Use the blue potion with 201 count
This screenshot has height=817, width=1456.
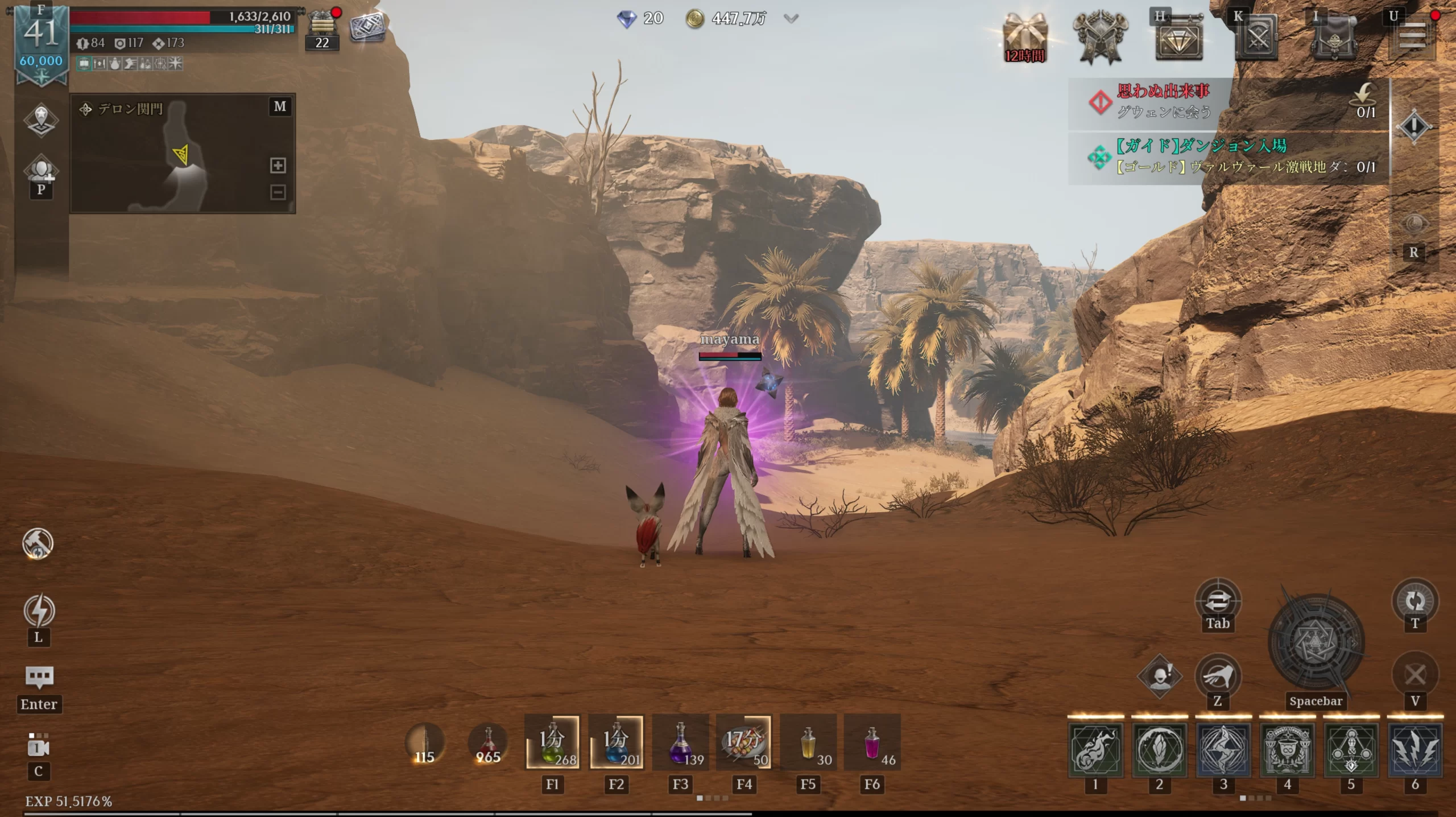coord(617,742)
